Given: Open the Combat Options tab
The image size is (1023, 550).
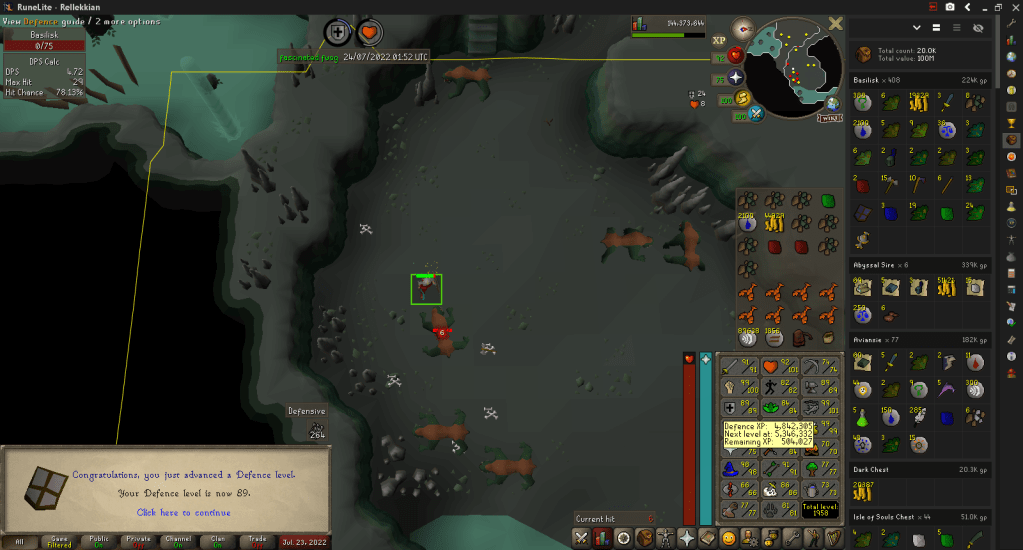Looking at the screenshot, I should [581, 538].
